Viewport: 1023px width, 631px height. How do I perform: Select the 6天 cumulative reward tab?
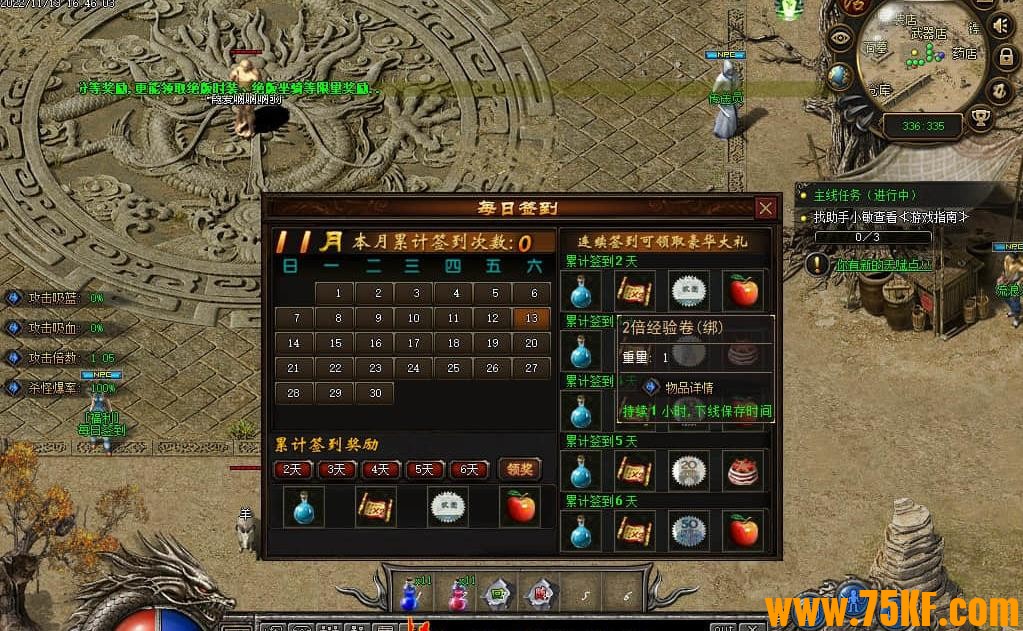point(469,469)
